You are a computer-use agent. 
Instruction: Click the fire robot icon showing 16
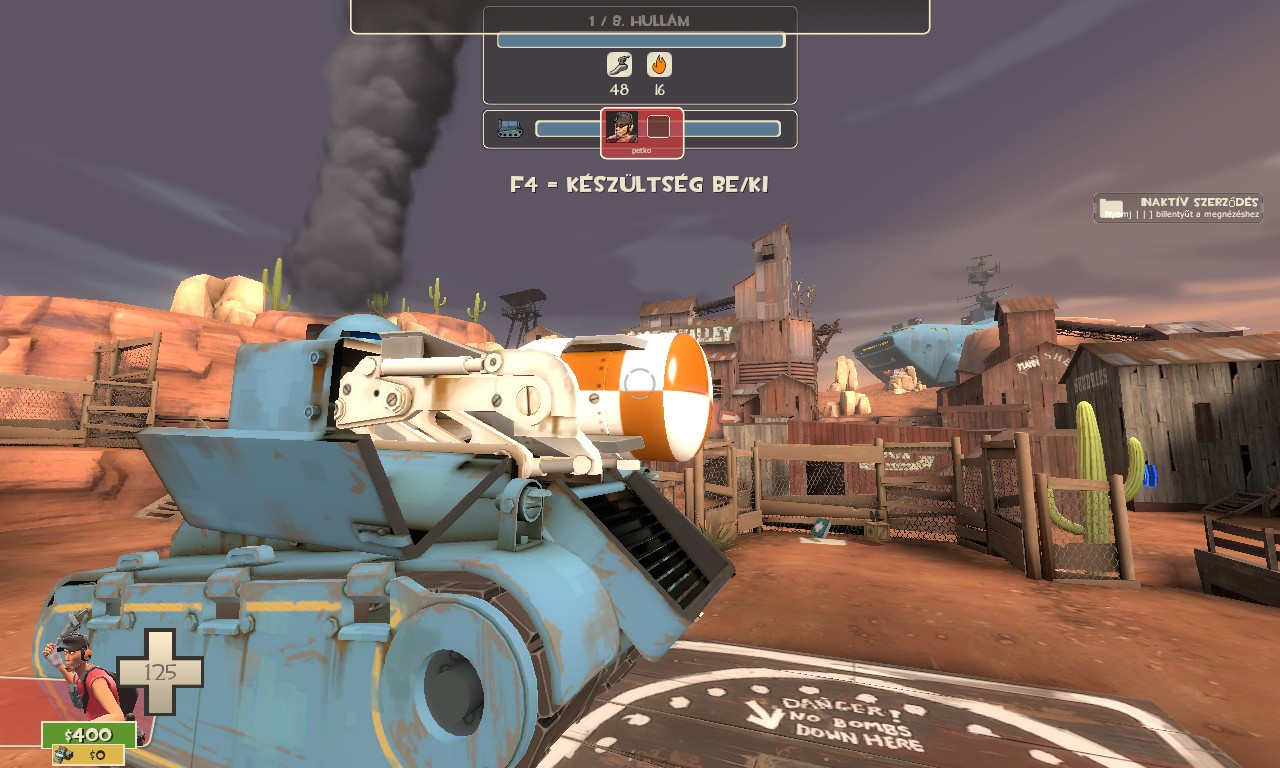(661, 66)
